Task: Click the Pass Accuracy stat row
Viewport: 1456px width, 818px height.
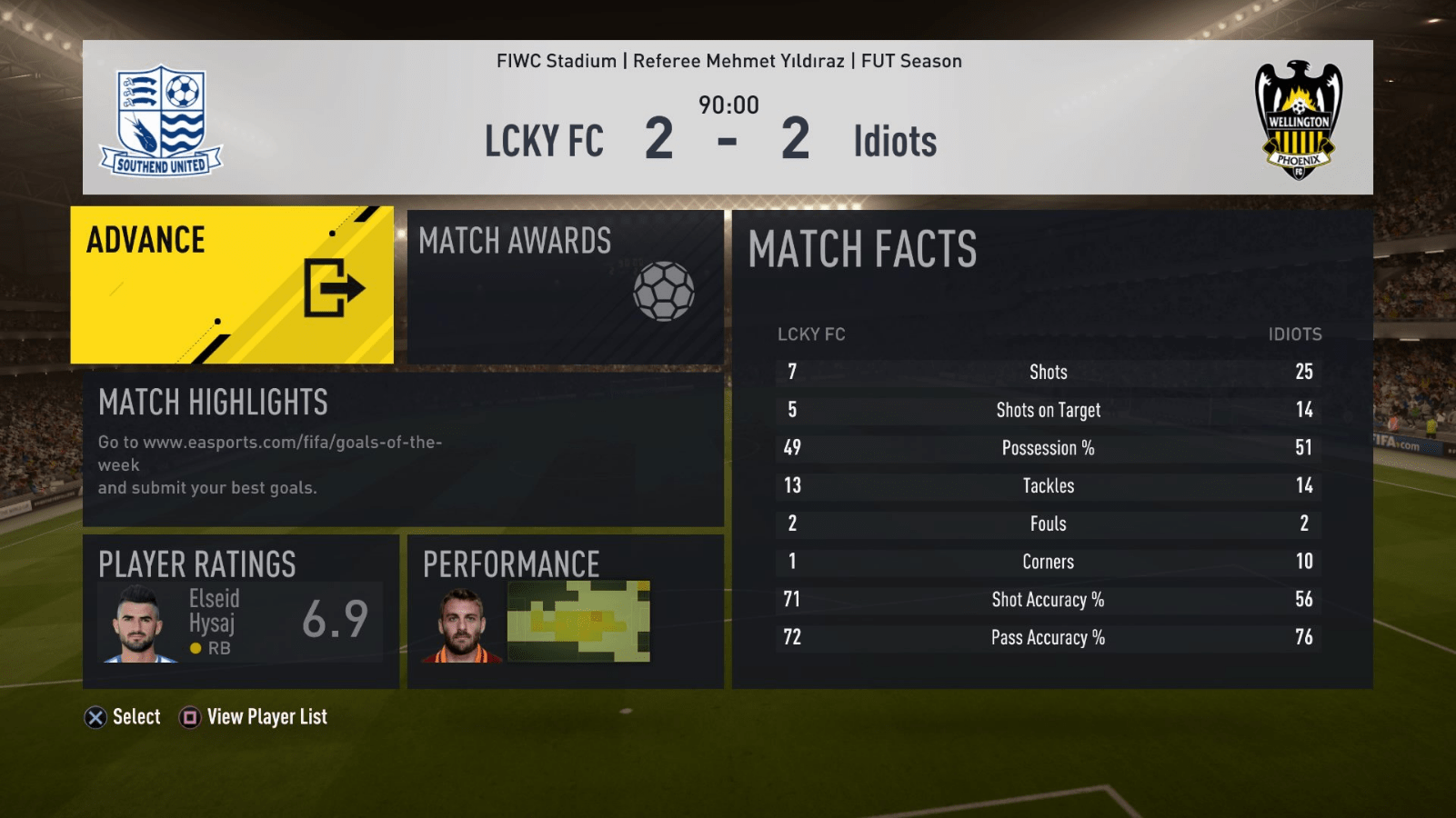Action: click(x=1048, y=637)
